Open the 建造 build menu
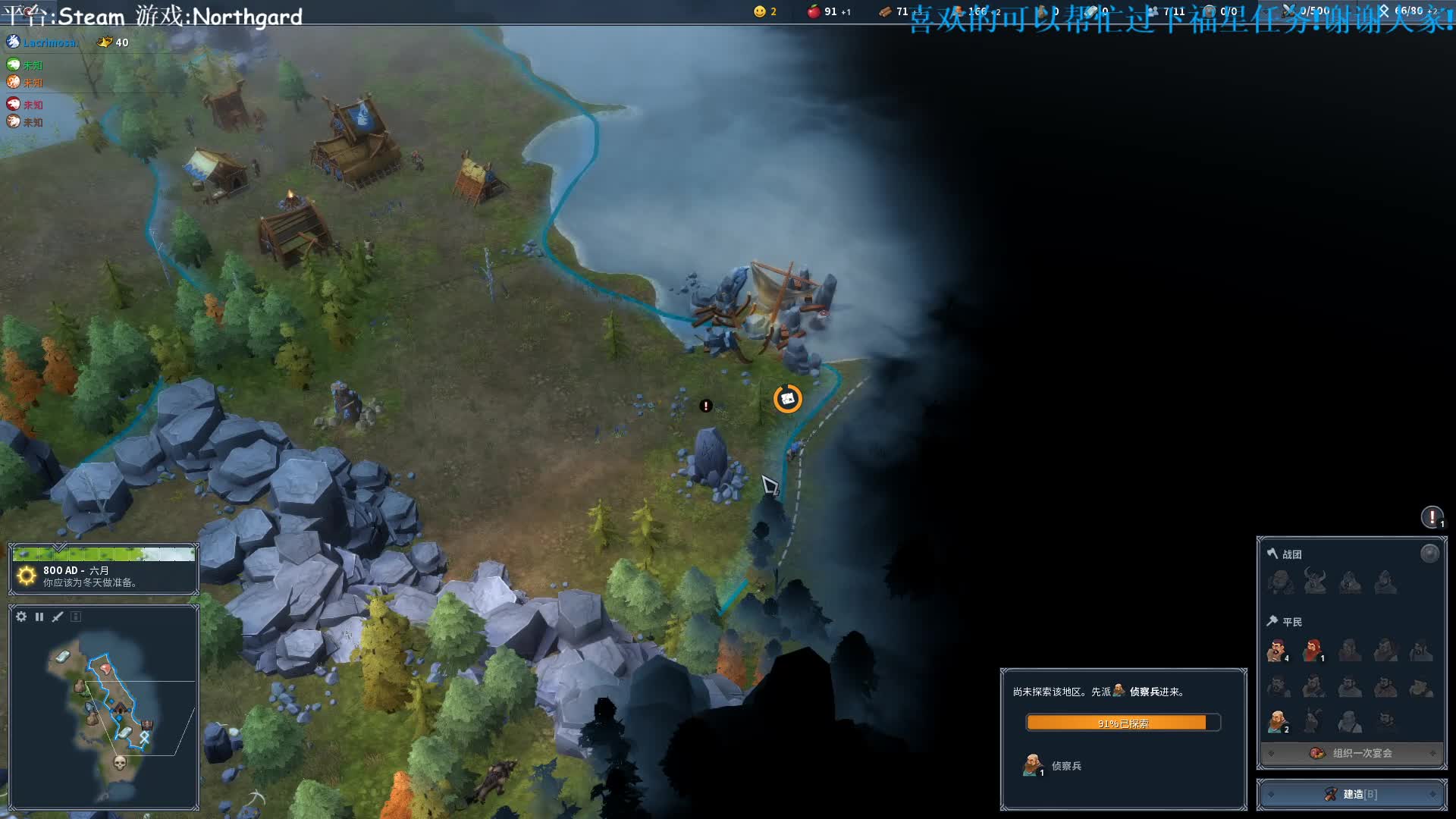1456x819 pixels. pos(1351,794)
